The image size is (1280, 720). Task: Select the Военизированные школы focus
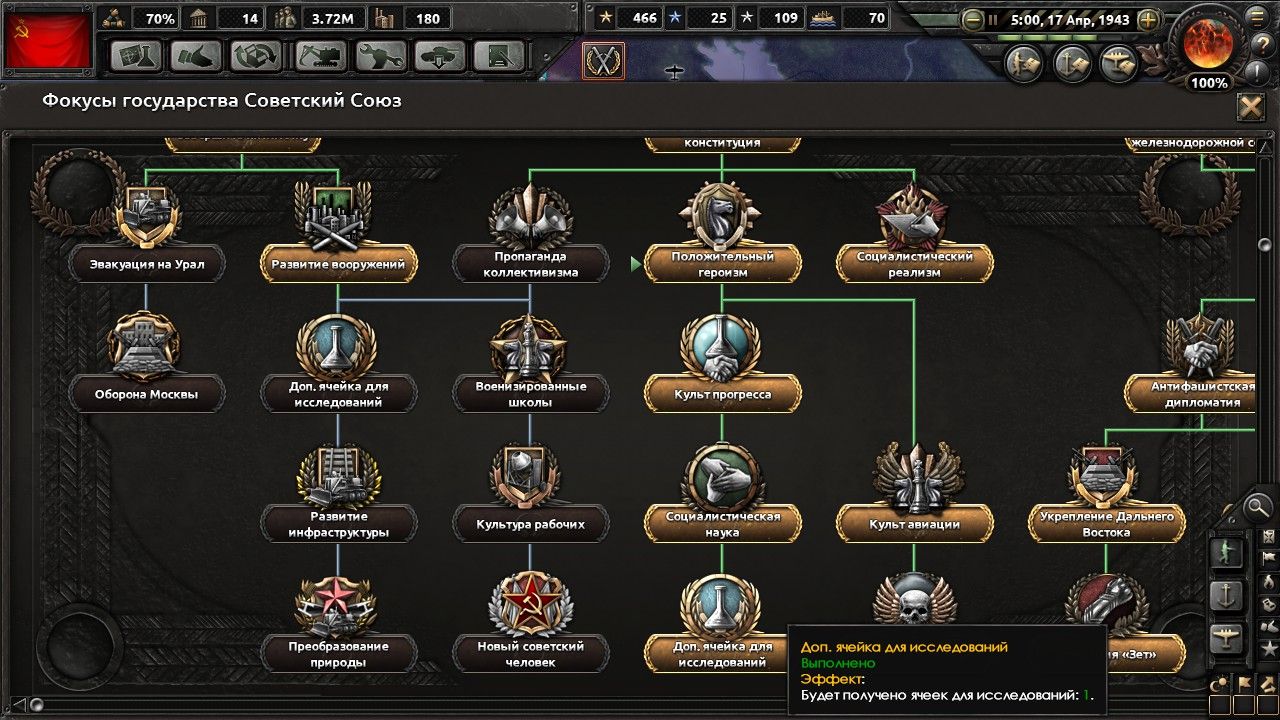(530, 394)
